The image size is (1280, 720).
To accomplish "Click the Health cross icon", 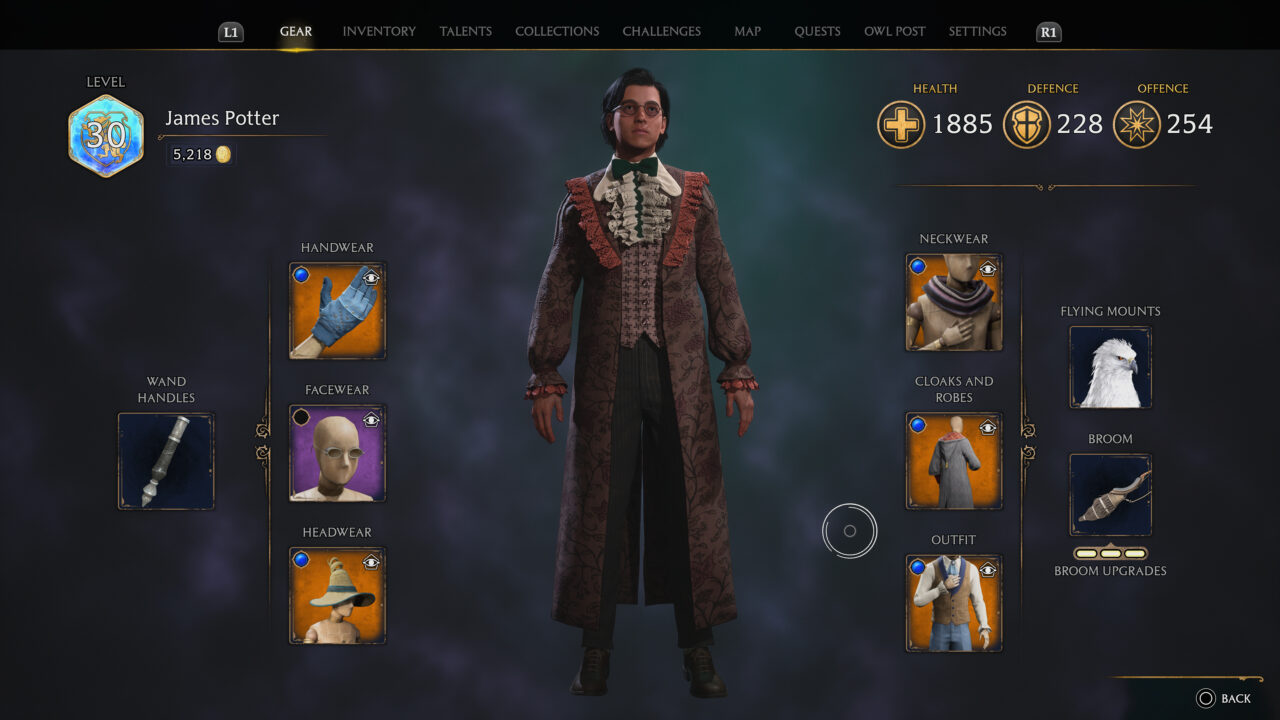I will point(899,125).
